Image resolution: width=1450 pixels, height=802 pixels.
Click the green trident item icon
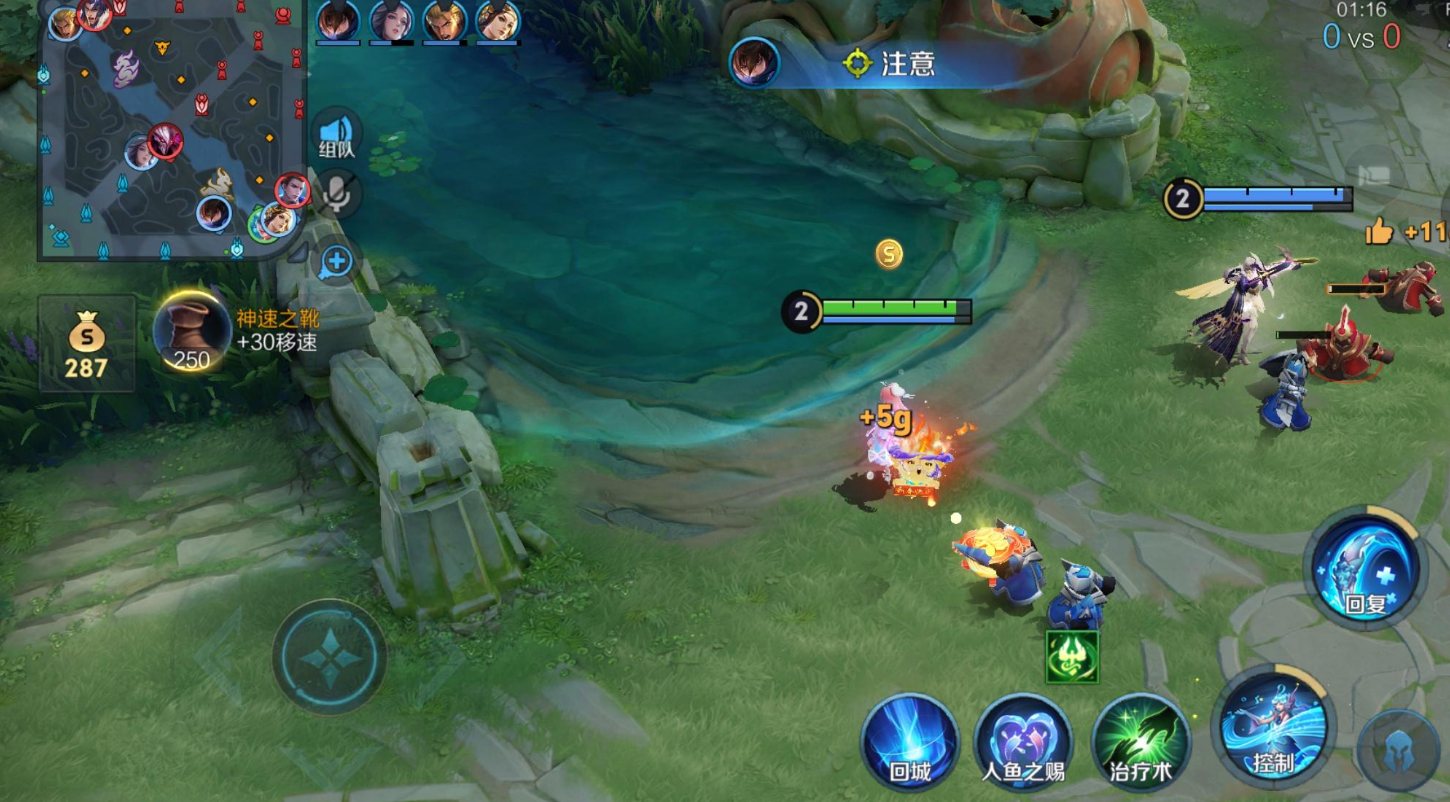tap(1072, 657)
